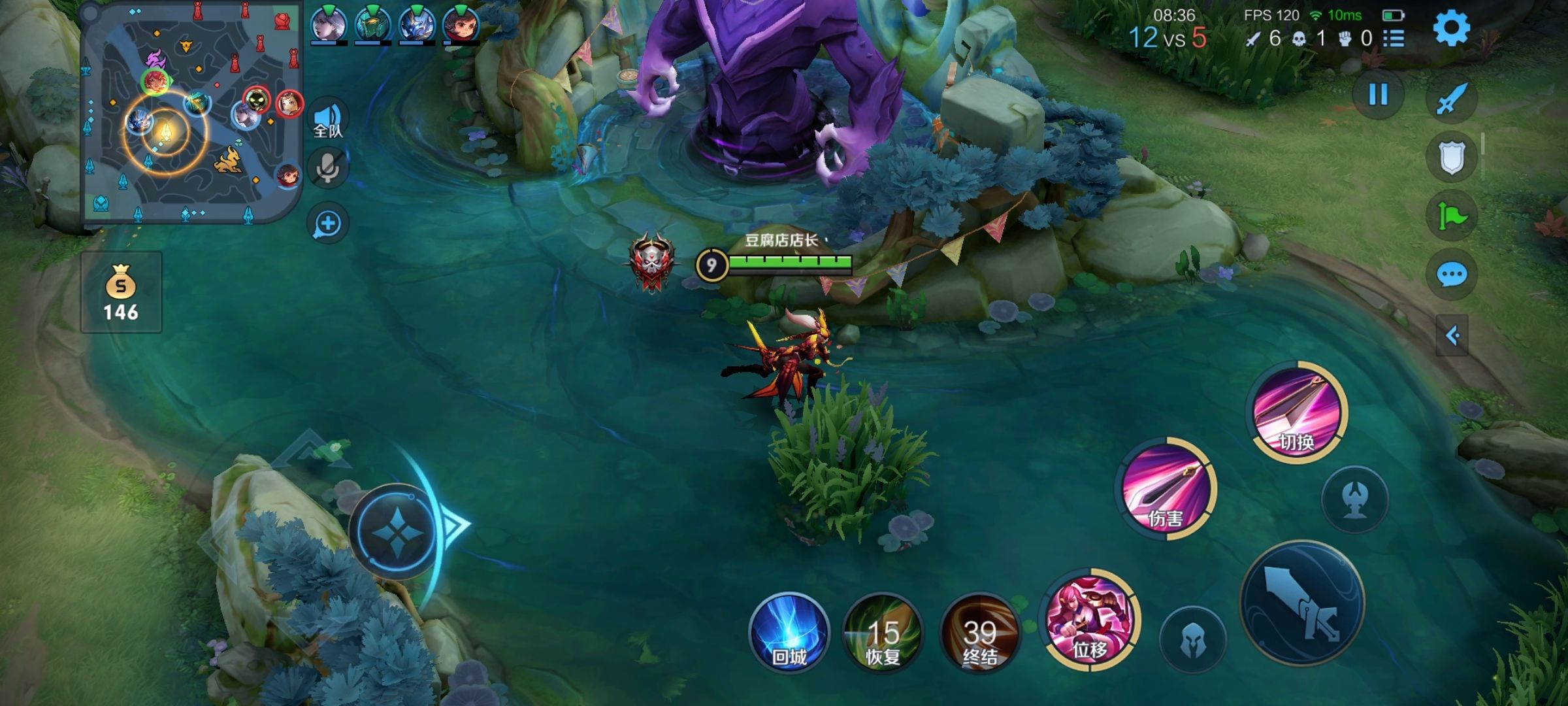Pause the match with the pause button
Image resolution: width=1568 pixels, height=706 pixels.
coord(1378,95)
